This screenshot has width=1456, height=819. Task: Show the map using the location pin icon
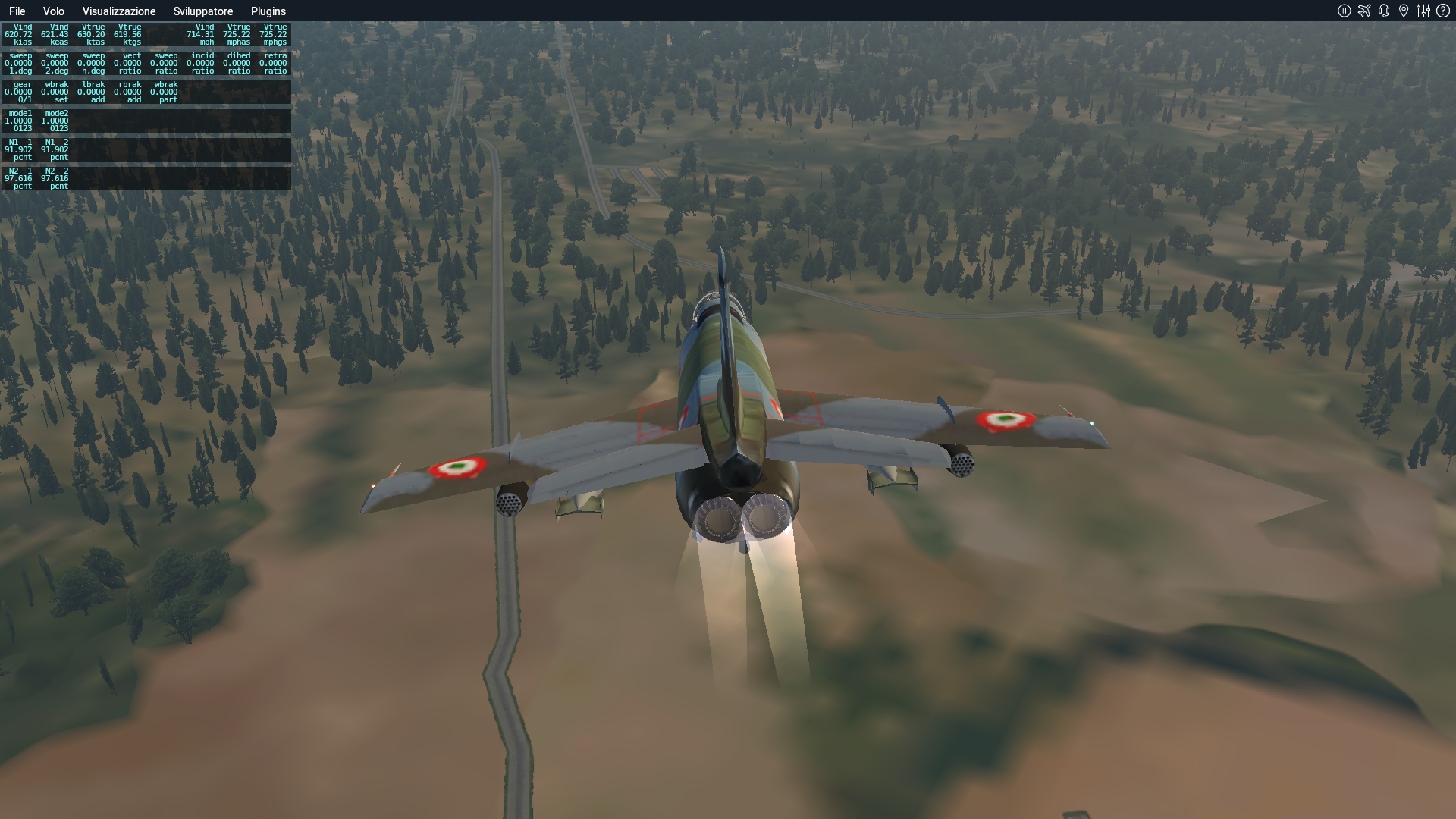point(1404,11)
